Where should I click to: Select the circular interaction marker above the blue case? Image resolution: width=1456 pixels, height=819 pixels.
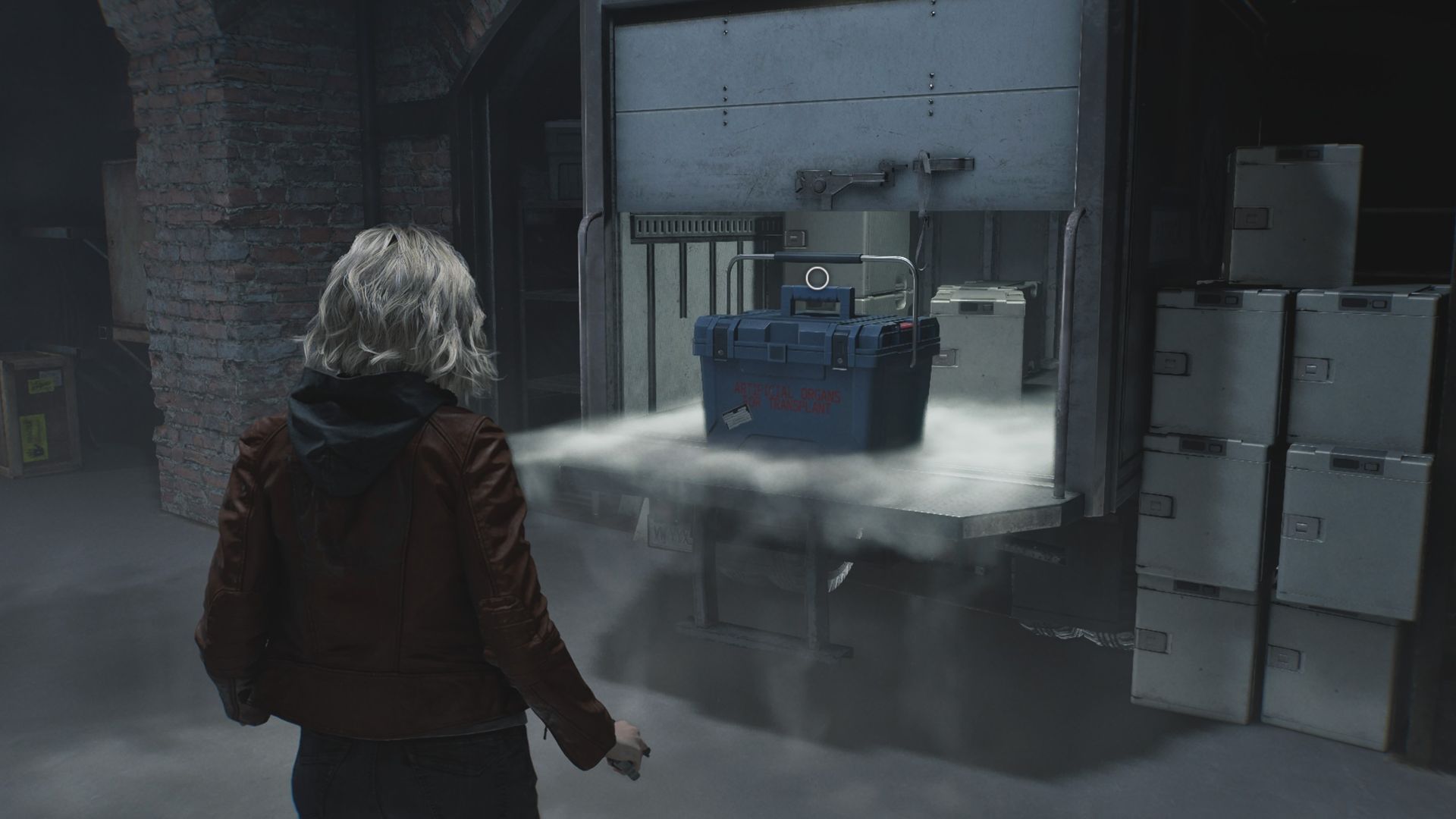coord(816,278)
